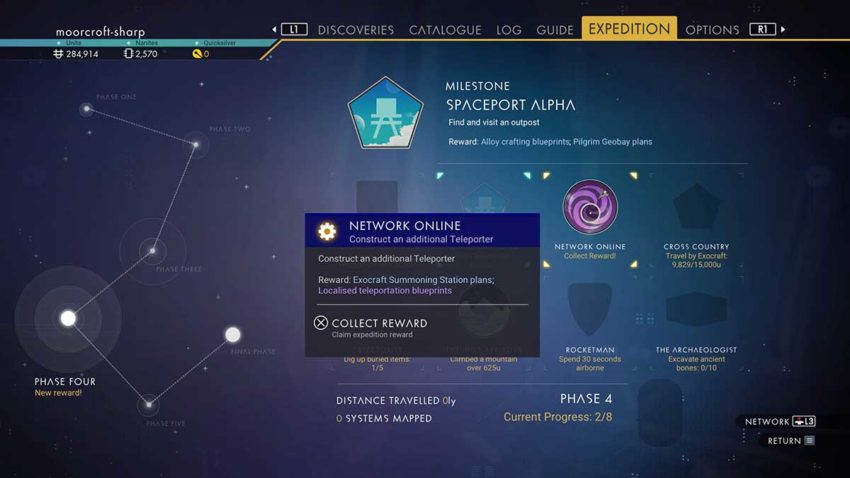This screenshot has width=850, height=478.
Task: Open the Guide tab
Action: coord(555,30)
